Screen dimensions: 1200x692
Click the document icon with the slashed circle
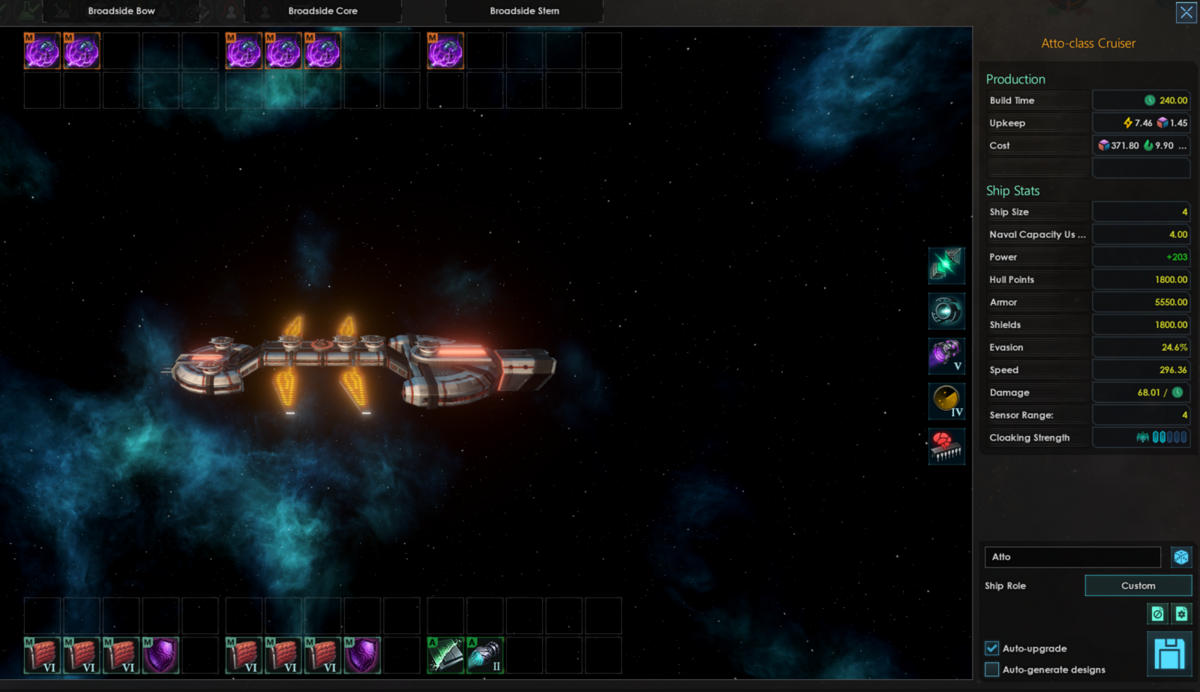1158,614
